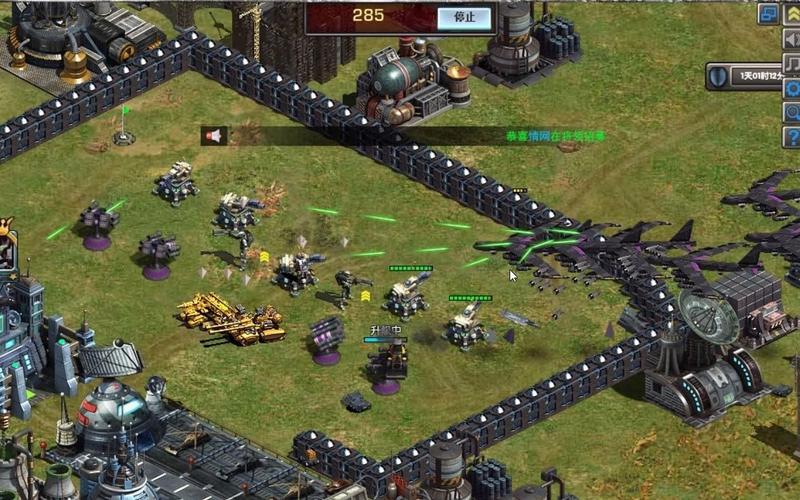Toggle the fullscreen window icon
Image resolution: width=800 pixels, height=500 pixels.
pyautogui.click(x=768, y=14)
